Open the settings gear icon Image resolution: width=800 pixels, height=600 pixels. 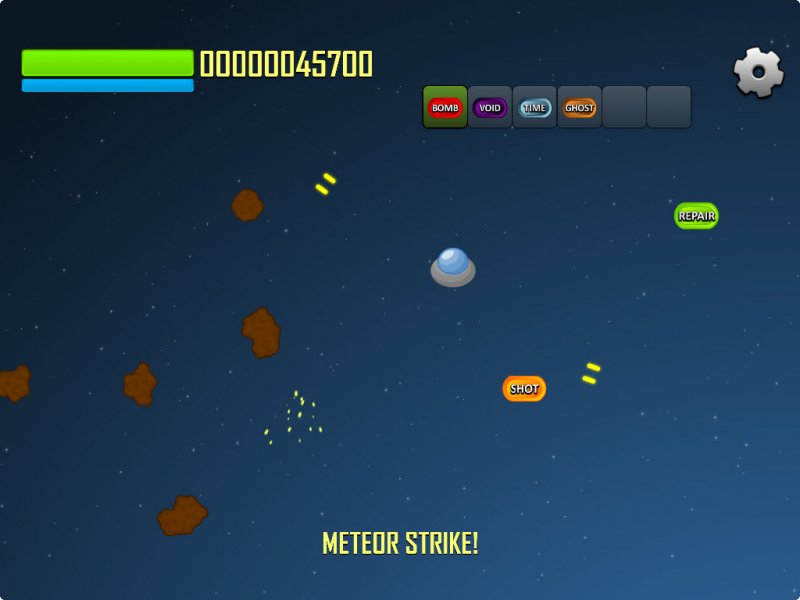[x=758, y=72]
